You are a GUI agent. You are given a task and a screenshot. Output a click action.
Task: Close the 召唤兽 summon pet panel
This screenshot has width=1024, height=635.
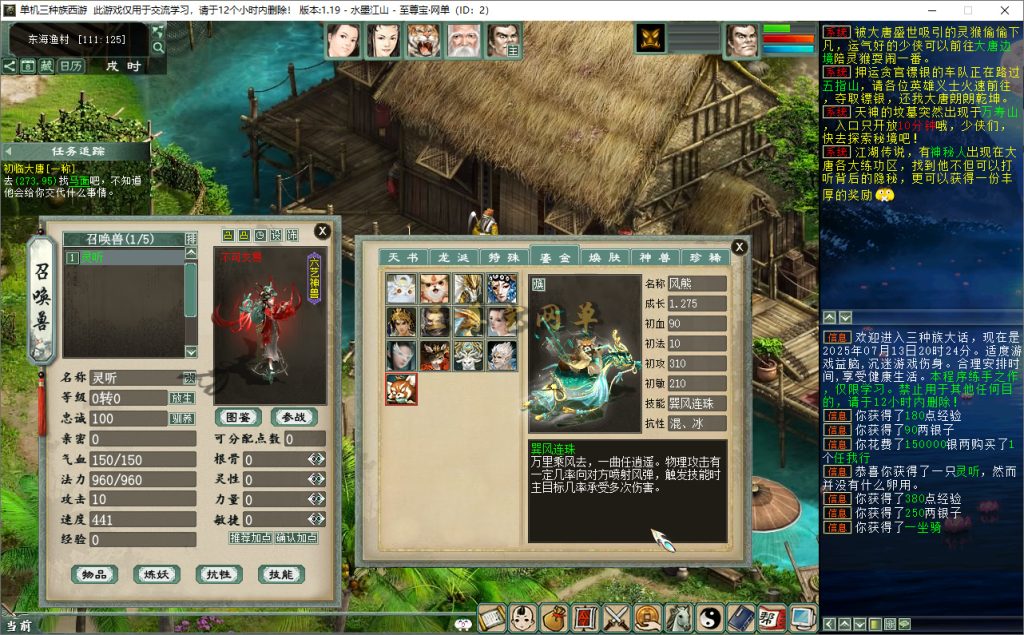(322, 231)
